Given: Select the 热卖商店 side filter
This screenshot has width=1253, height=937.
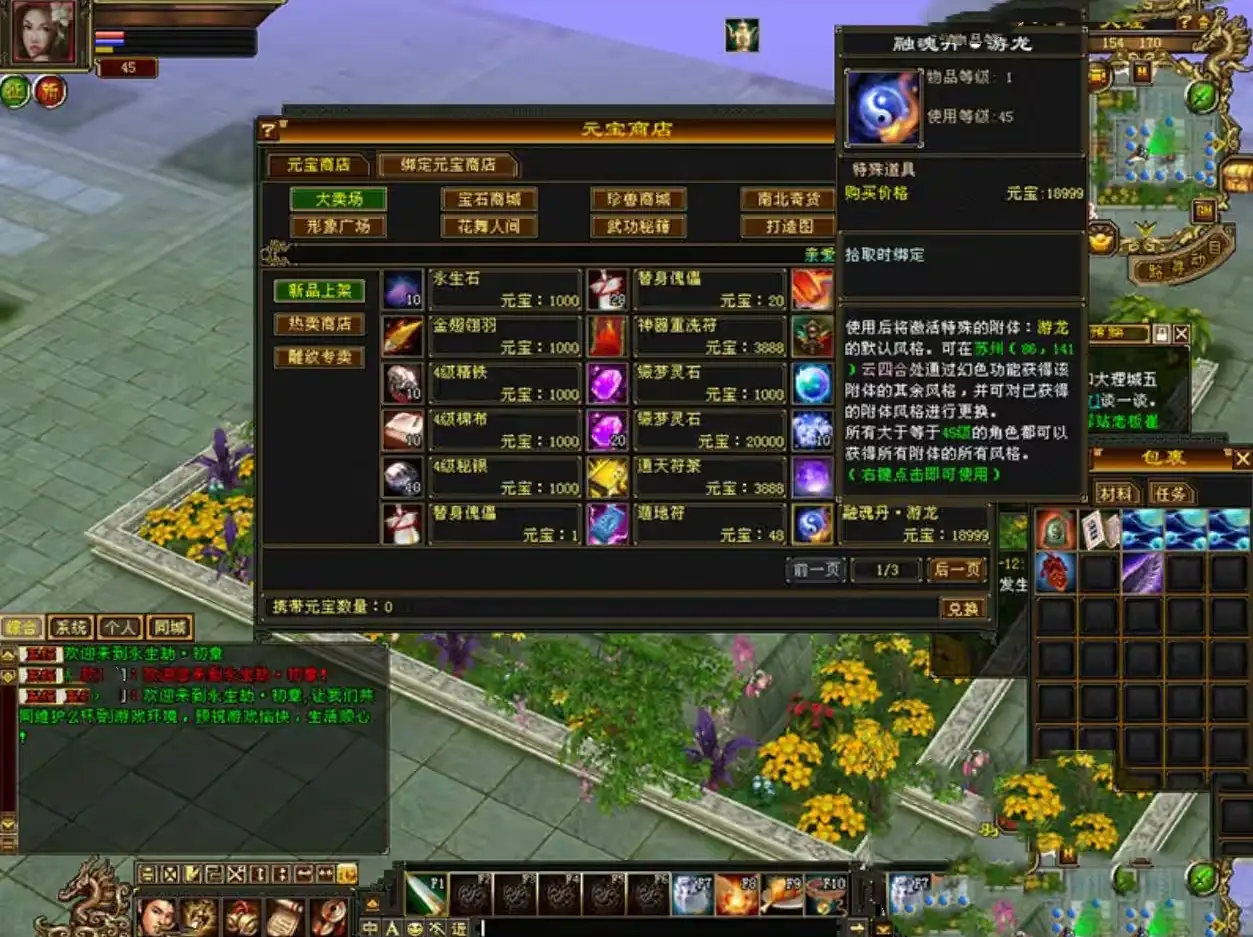Looking at the screenshot, I should [319, 324].
